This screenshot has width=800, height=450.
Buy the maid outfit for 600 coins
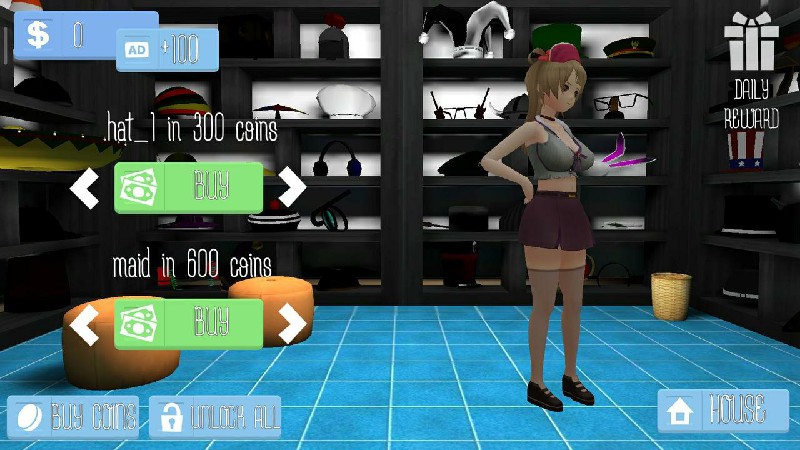189,323
